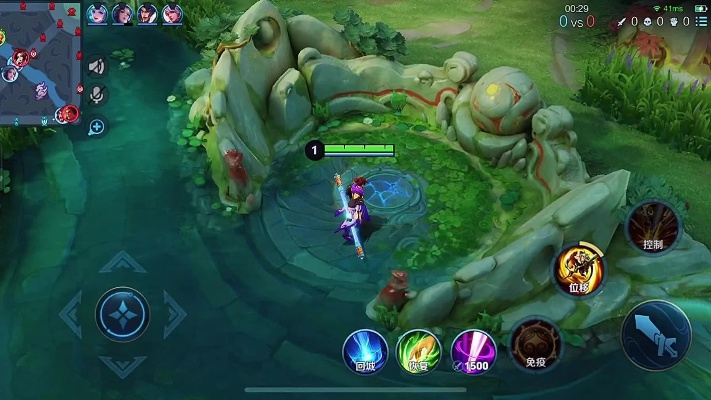711x400 pixels.
Task: Use the 位移 dash skill
Action: point(579,268)
